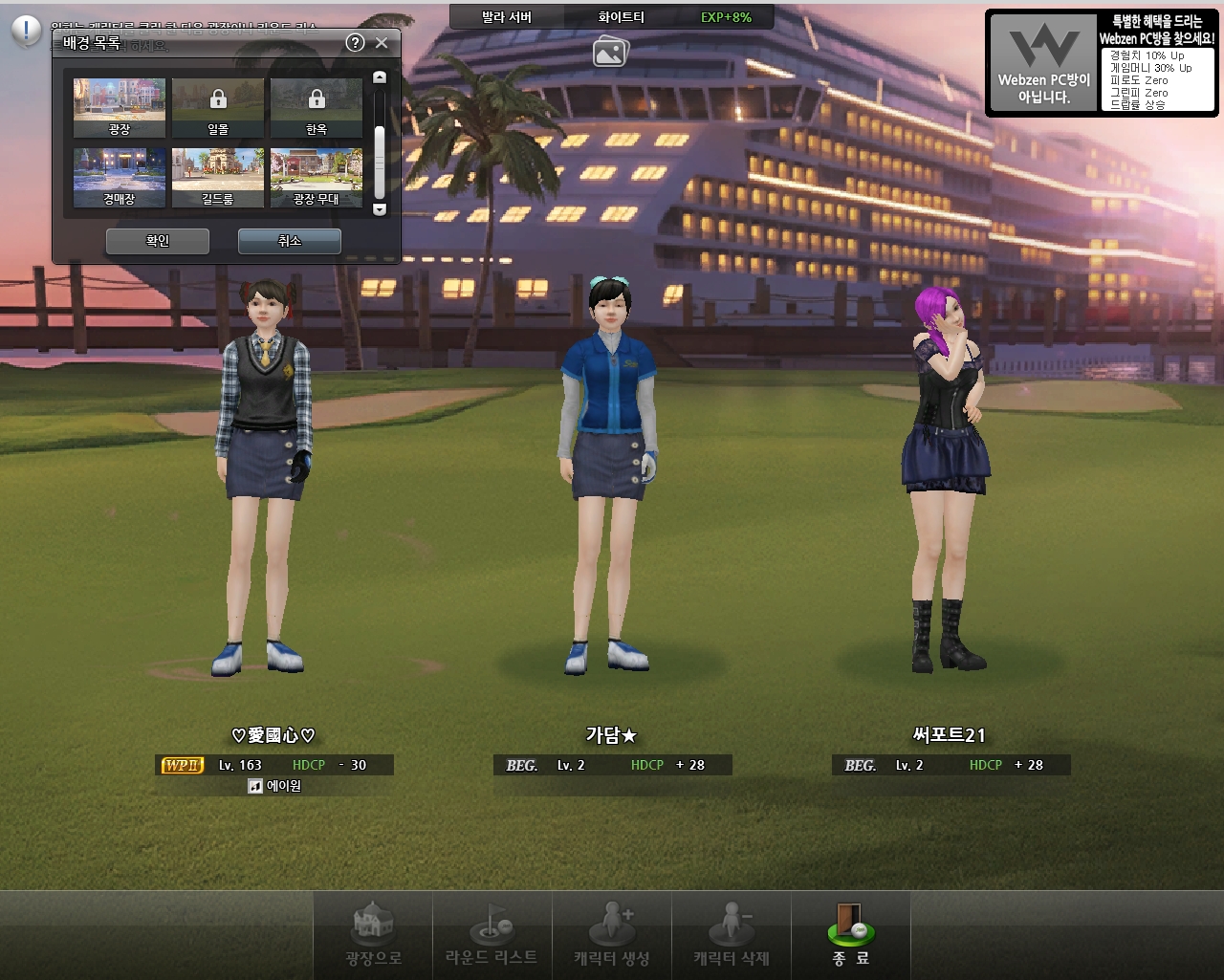Open the background picture icon at top
The height and width of the screenshot is (980, 1224).
[x=610, y=52]
